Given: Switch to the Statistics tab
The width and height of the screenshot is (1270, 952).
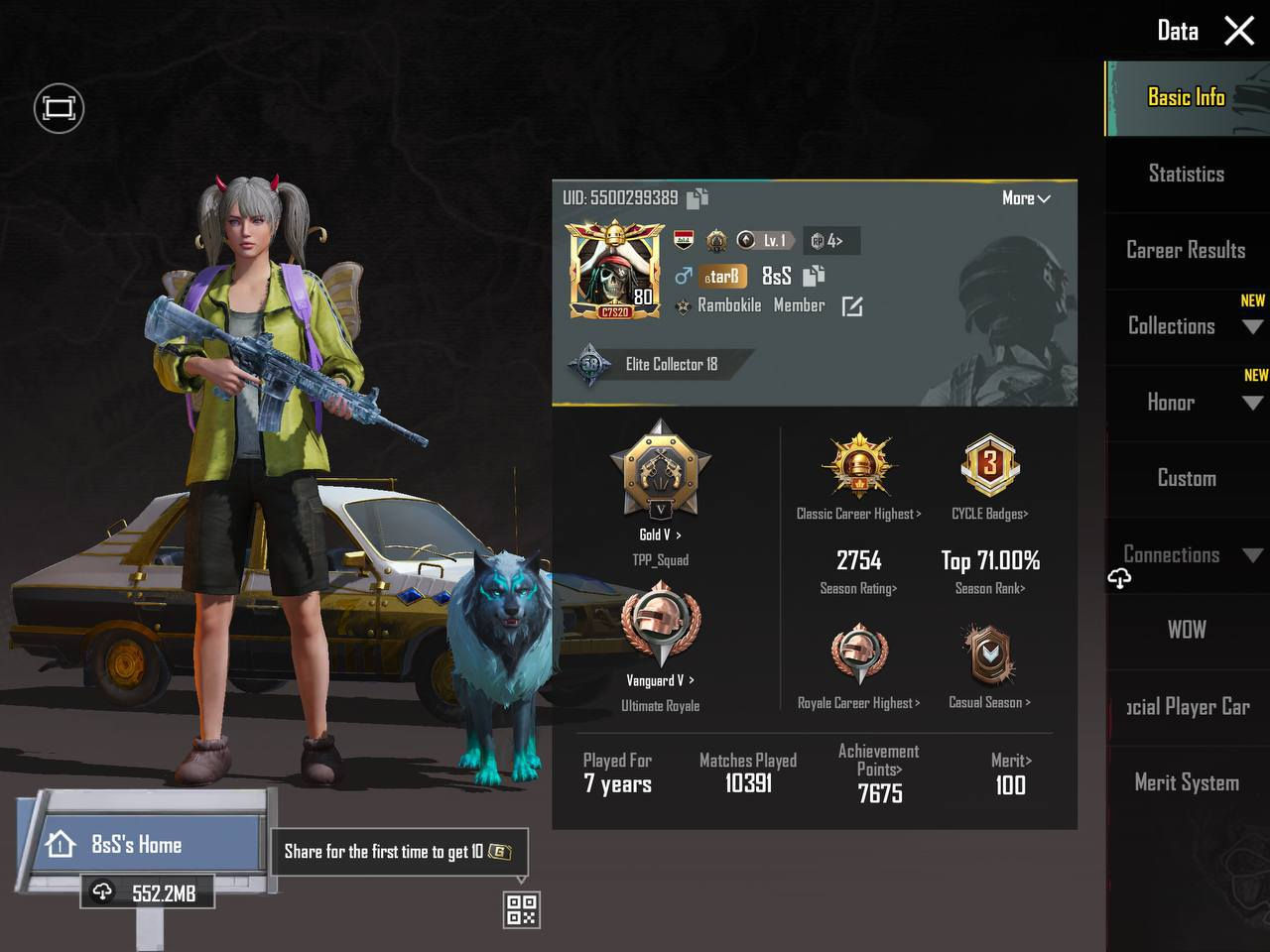Looking at the screenshot, I should click(1186, 175).
